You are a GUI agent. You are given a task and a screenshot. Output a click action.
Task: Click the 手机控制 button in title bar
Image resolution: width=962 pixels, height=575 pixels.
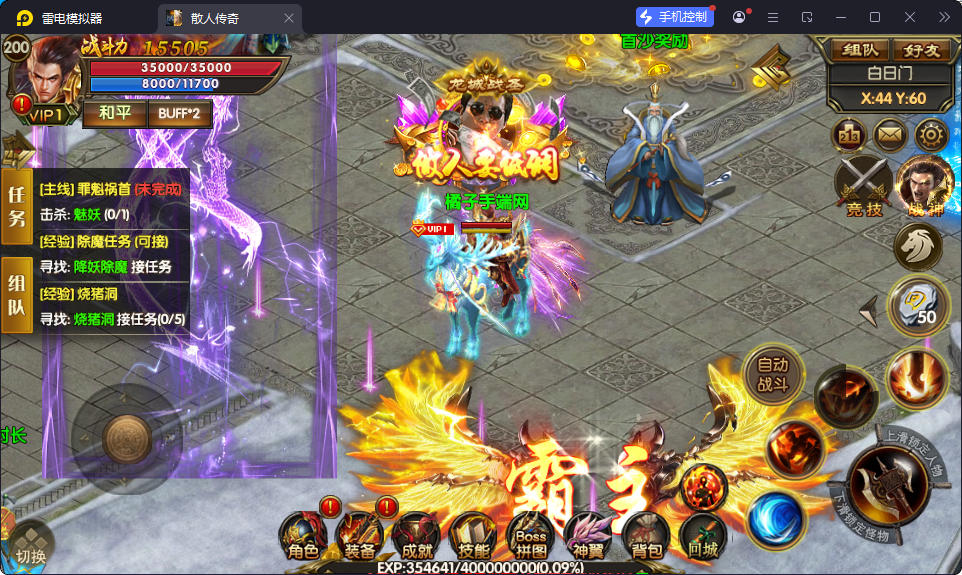pyautogui.click(x=673, y=17)
